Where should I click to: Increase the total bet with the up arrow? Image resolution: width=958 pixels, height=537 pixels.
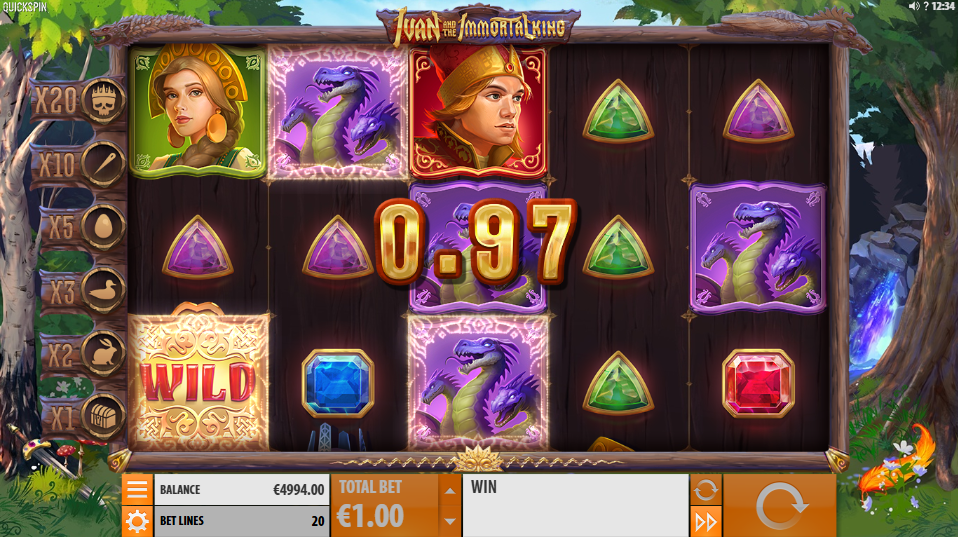pos(450,490)
